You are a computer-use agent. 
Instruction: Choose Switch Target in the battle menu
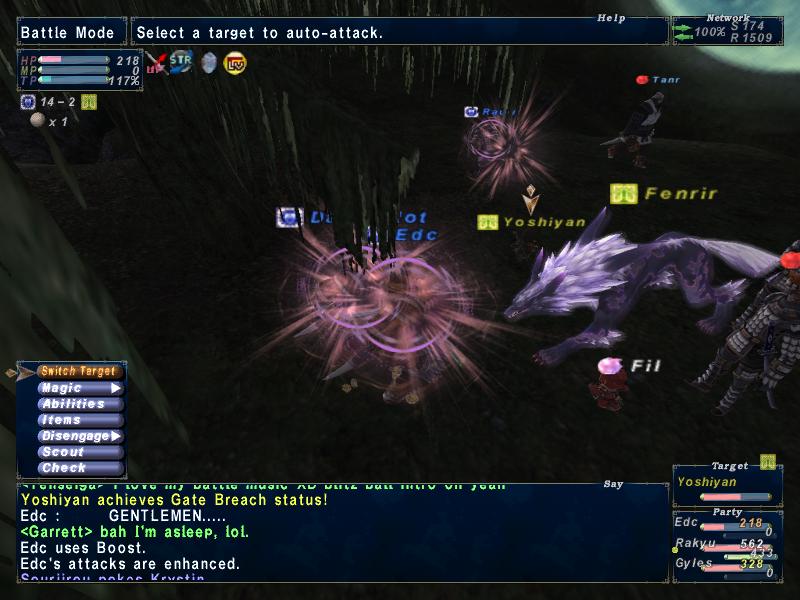(79, 371)
